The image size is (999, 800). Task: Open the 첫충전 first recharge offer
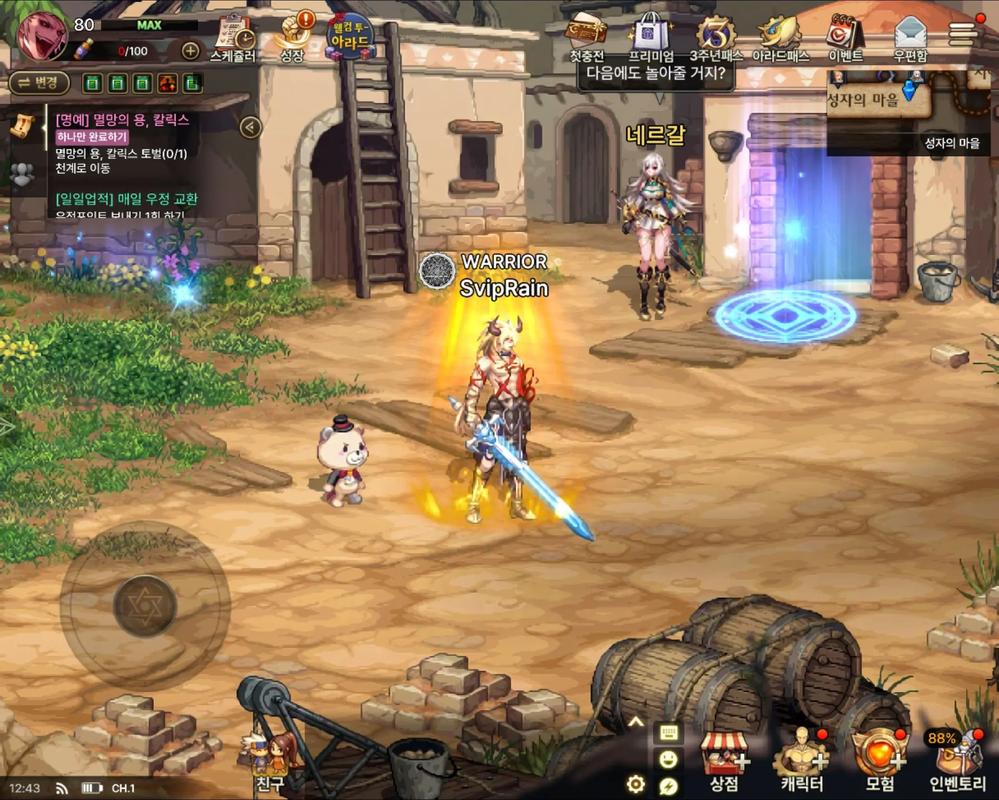tap(586, 37)
